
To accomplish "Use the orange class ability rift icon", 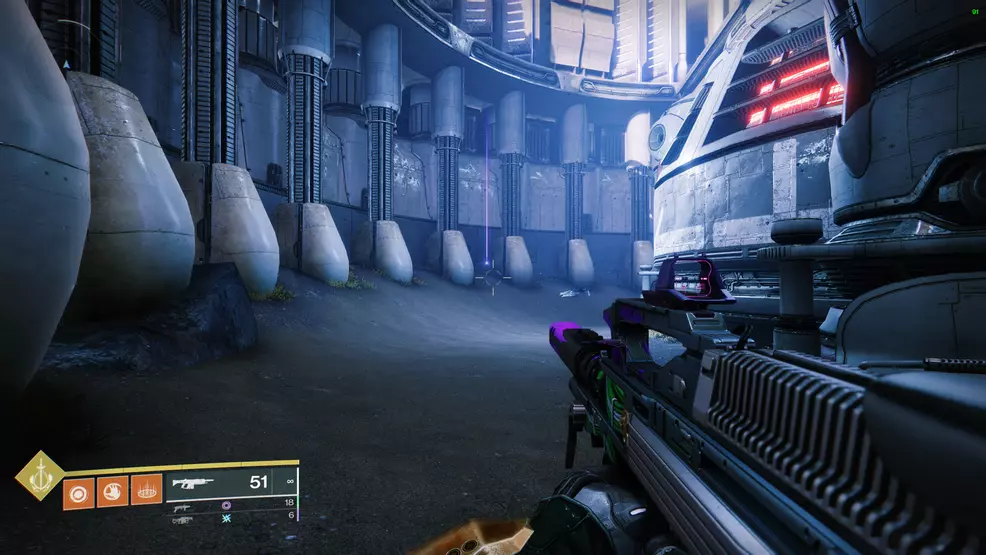I will coord(146,492).
